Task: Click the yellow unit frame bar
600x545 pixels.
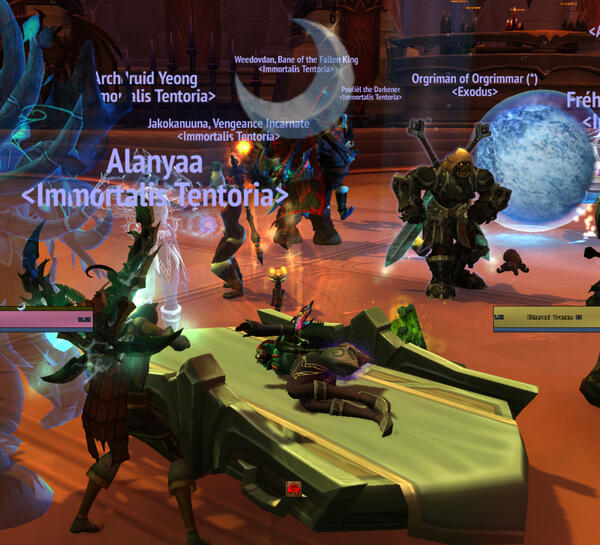Action: point(546,319)
